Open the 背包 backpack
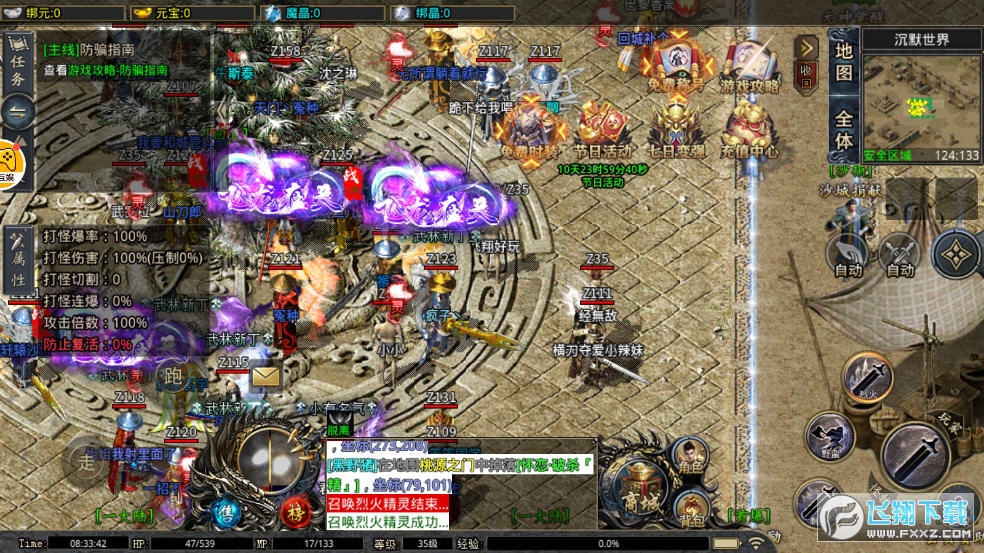 tap(689, 507)
